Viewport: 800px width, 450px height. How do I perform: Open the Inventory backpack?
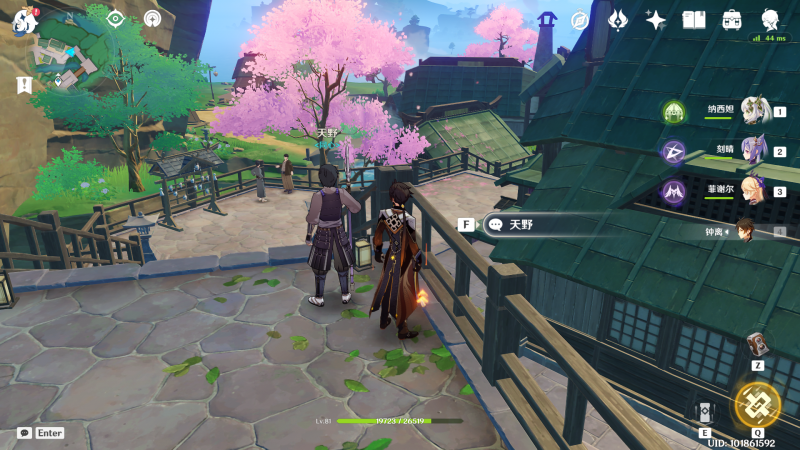pos(732,20)
